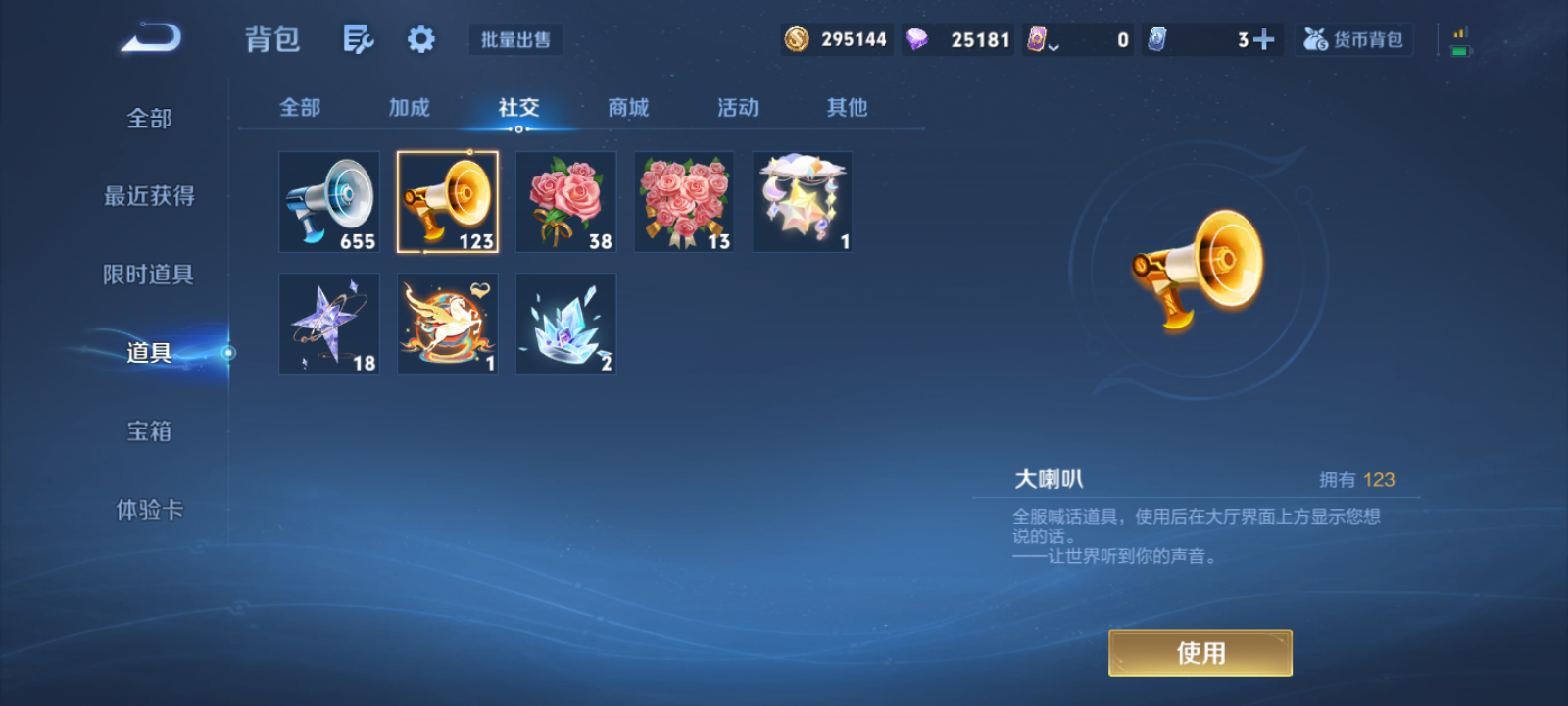The width and height of the screenshot is (1568, 706).
Task: Open the backpack settings gear
Action: (420, 37)
